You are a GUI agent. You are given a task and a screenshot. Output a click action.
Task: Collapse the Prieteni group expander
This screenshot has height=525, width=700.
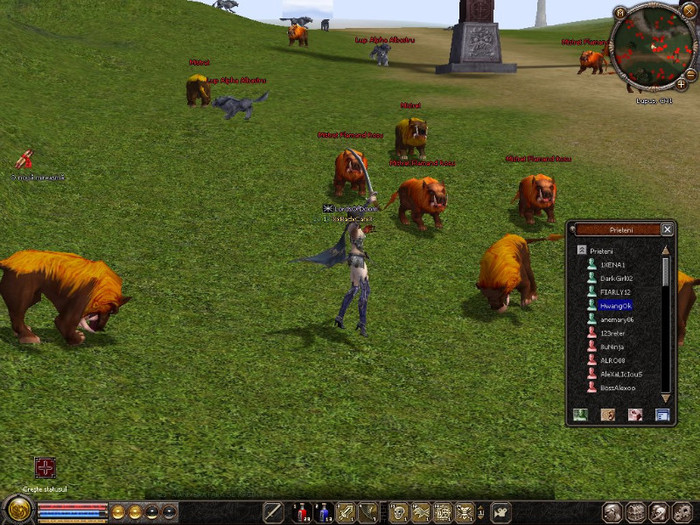581,250
